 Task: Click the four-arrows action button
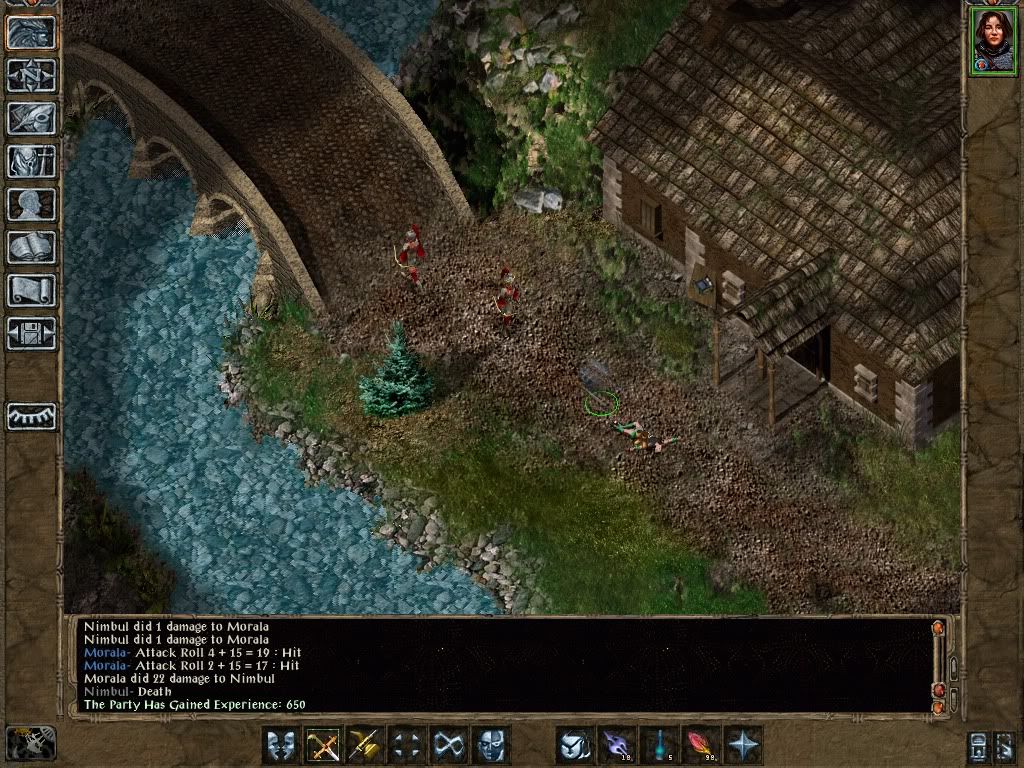(407, 746)
